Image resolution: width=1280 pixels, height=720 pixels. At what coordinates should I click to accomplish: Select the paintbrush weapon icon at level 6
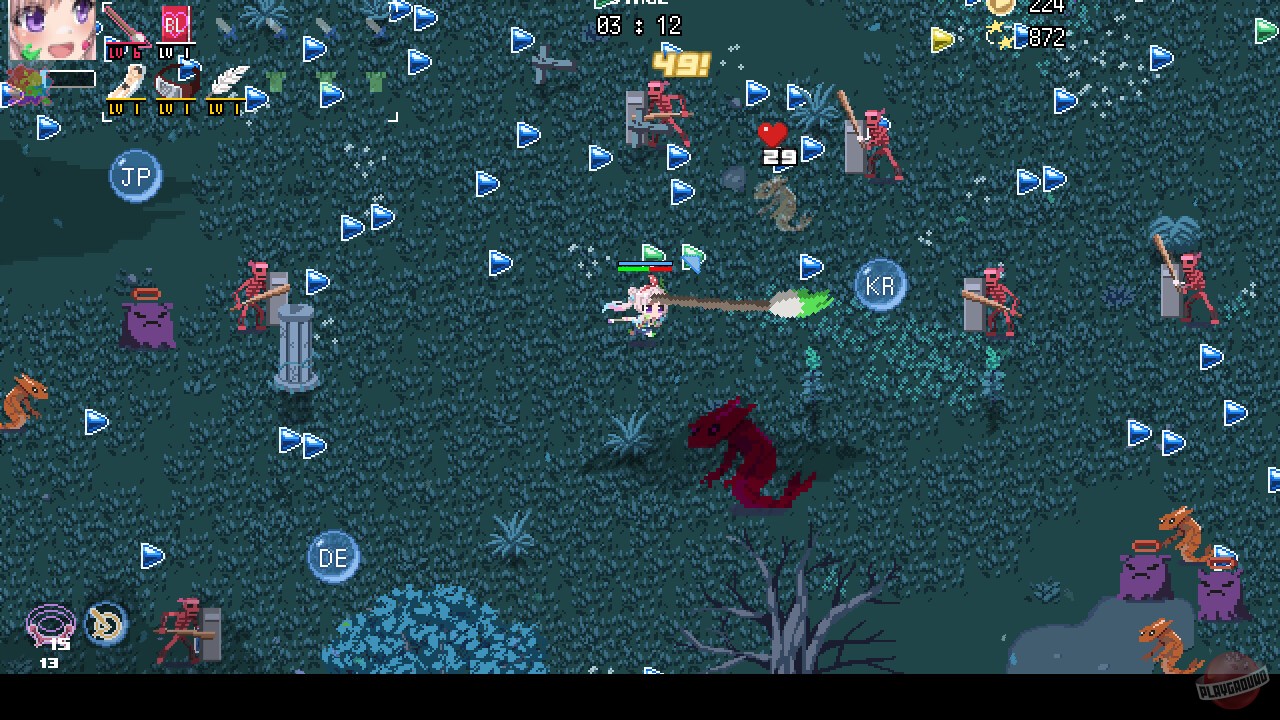tap(126, 24)
